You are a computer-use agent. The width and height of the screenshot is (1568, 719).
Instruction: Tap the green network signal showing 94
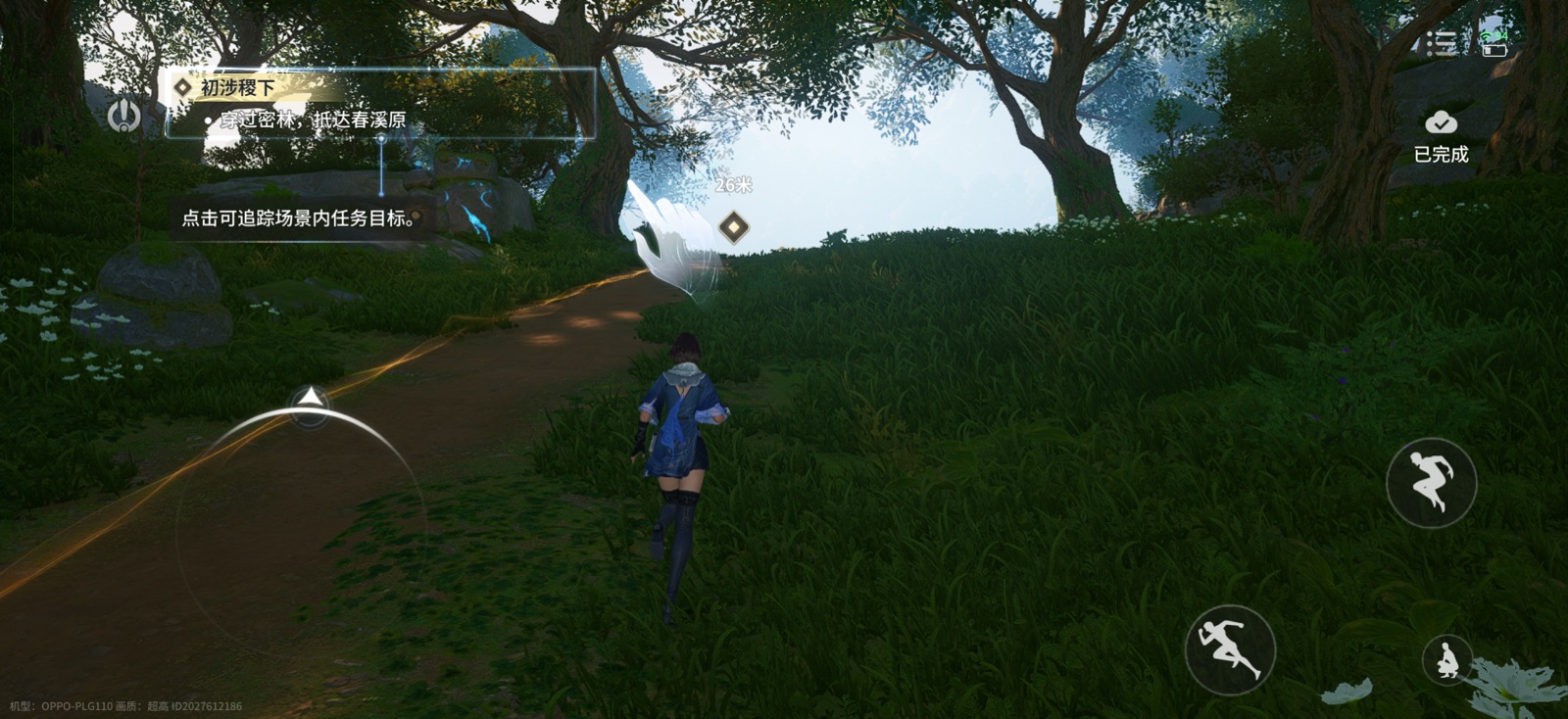click(1493, 35)
